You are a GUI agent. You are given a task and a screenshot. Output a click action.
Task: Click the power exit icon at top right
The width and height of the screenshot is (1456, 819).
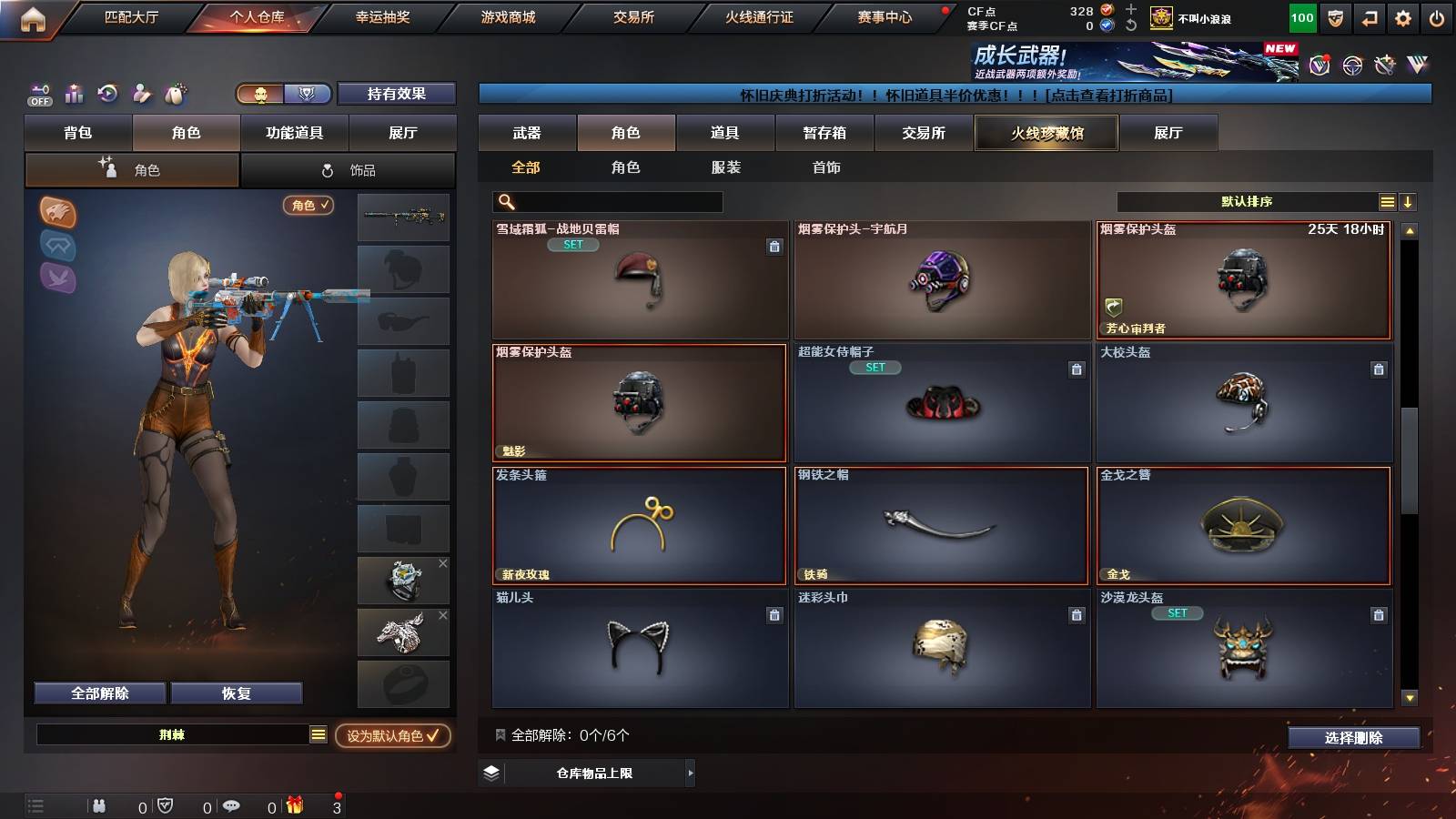[x=1436, y=17]
